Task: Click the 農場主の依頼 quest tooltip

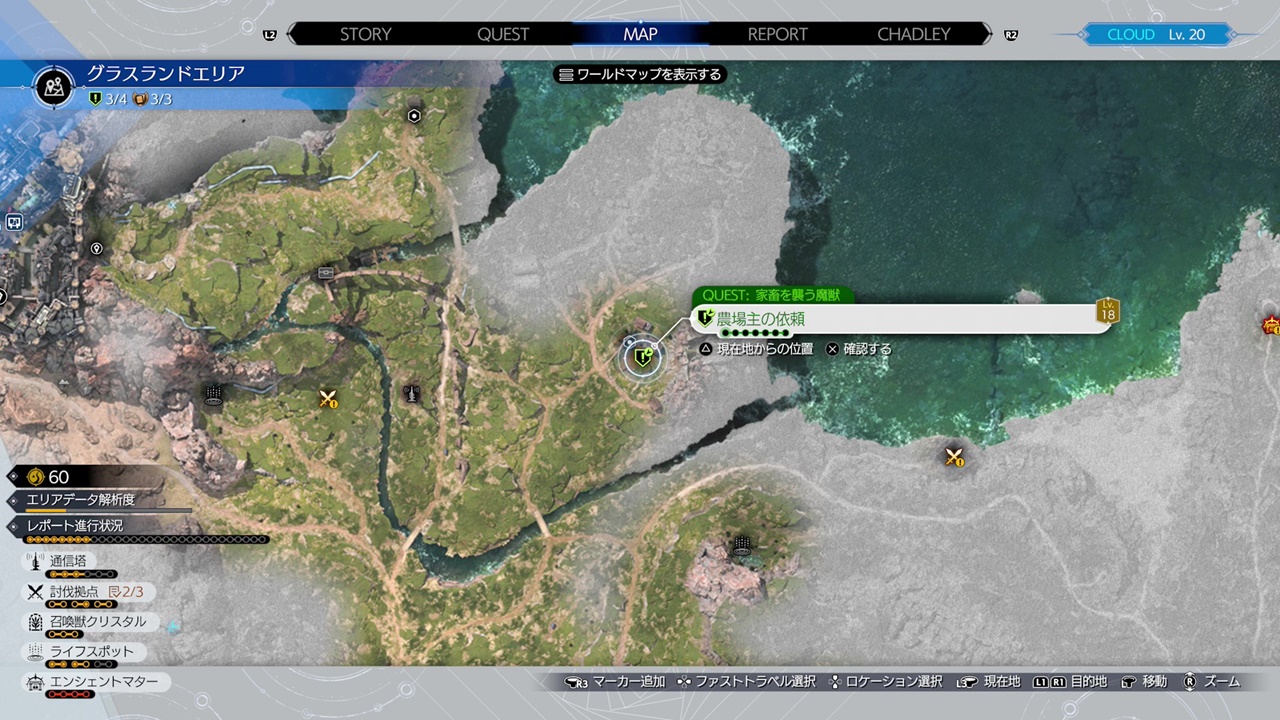Action: (900, 319)
